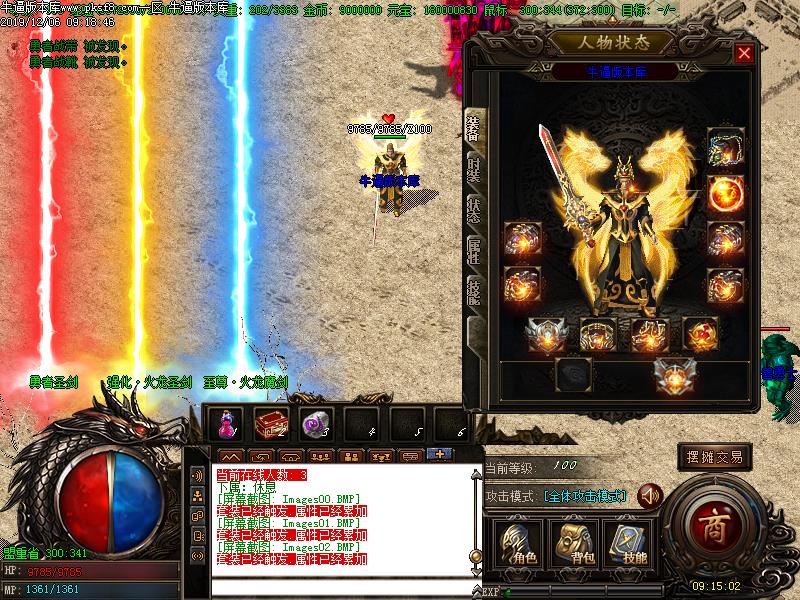The height and width of the screenshot is (600, 800).
Task: Click the fiery orb equipment slot
Action: 725,191
